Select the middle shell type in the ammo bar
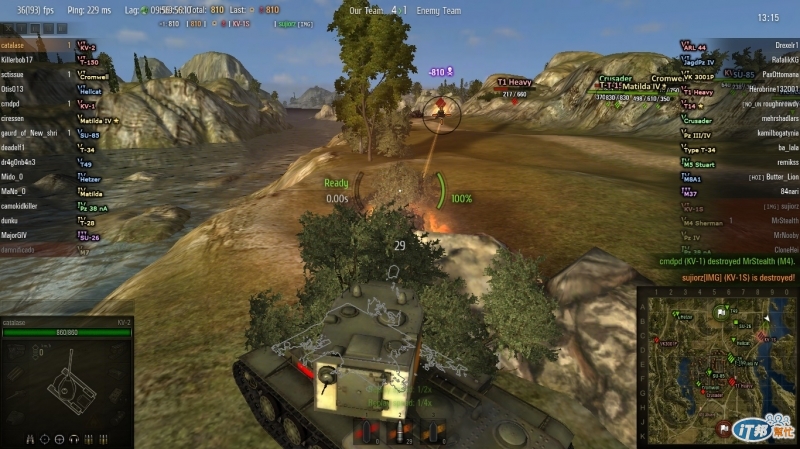Viewport: 800px width, 449px height. 403,432
